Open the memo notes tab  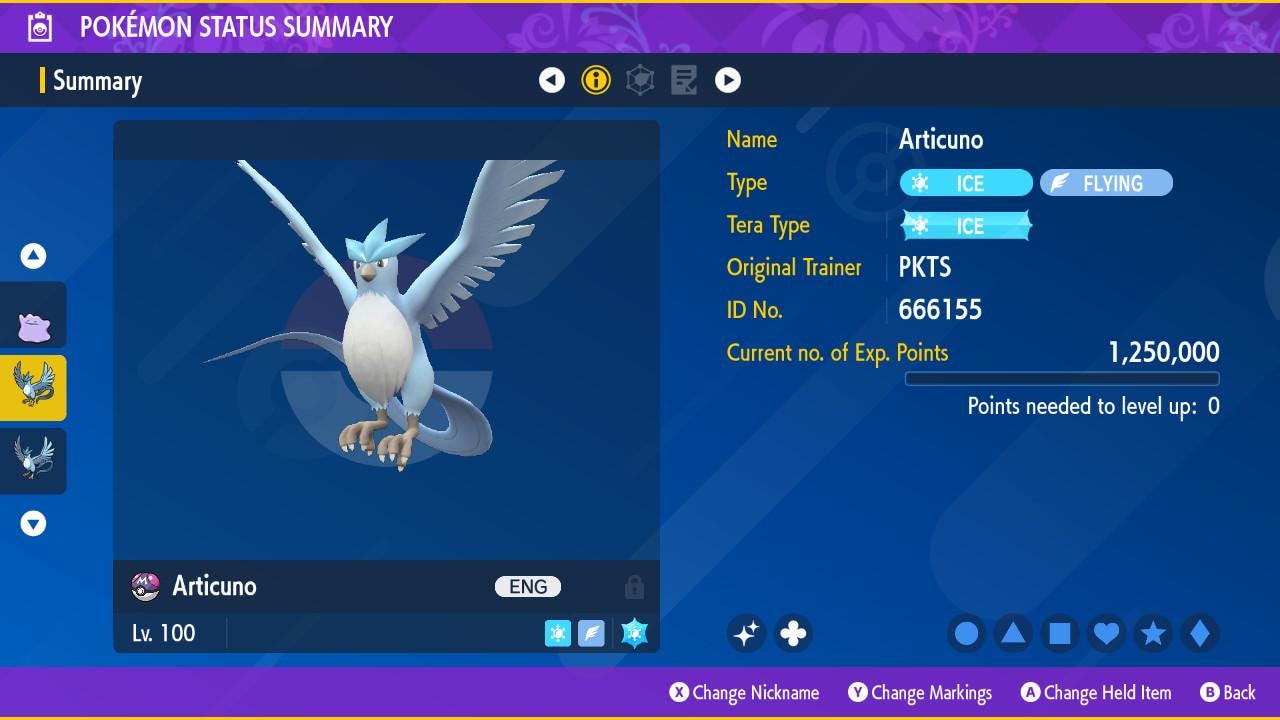pyautogui.click(x=684, y=80)
